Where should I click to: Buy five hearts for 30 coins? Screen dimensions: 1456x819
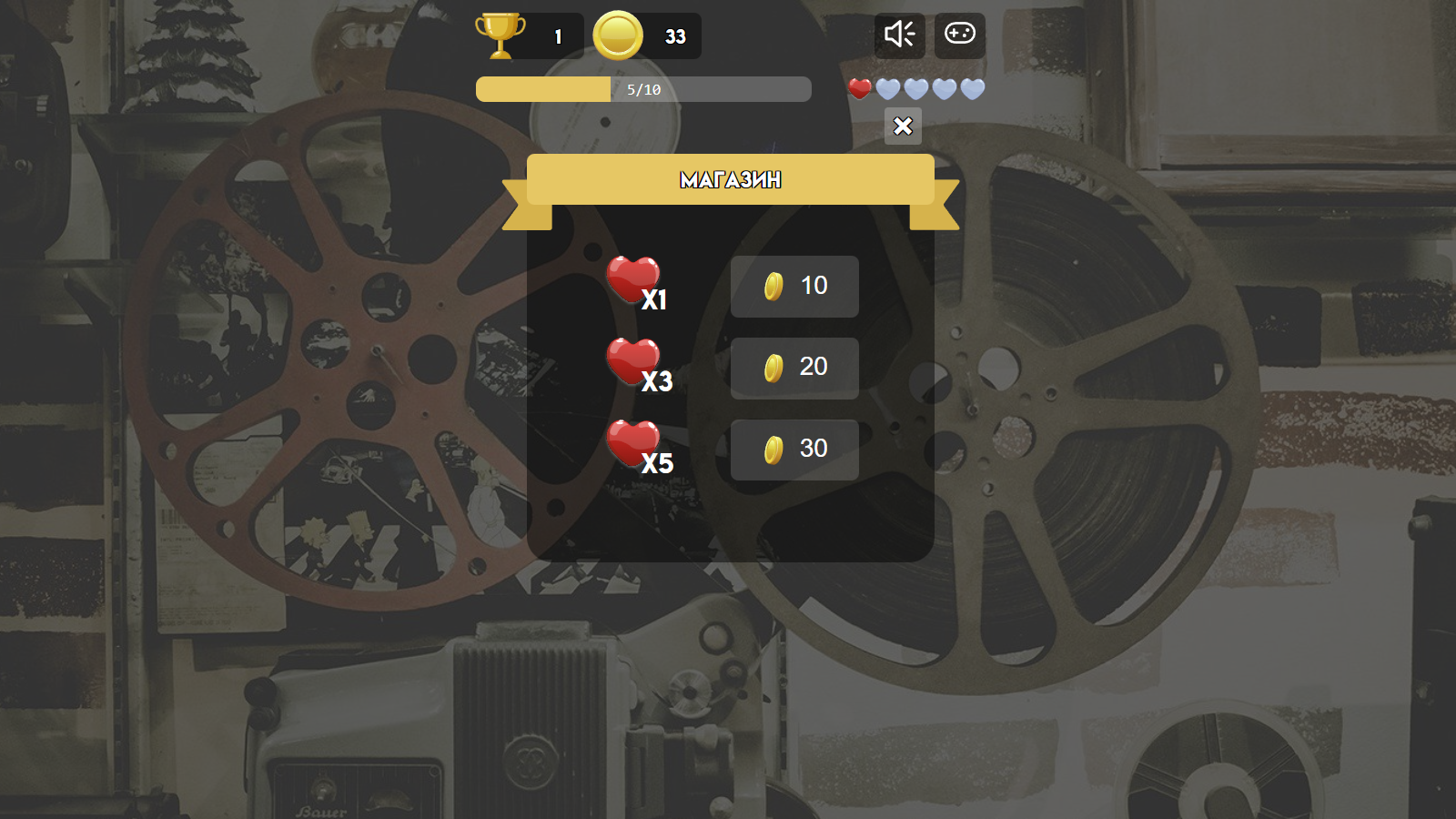794,449
